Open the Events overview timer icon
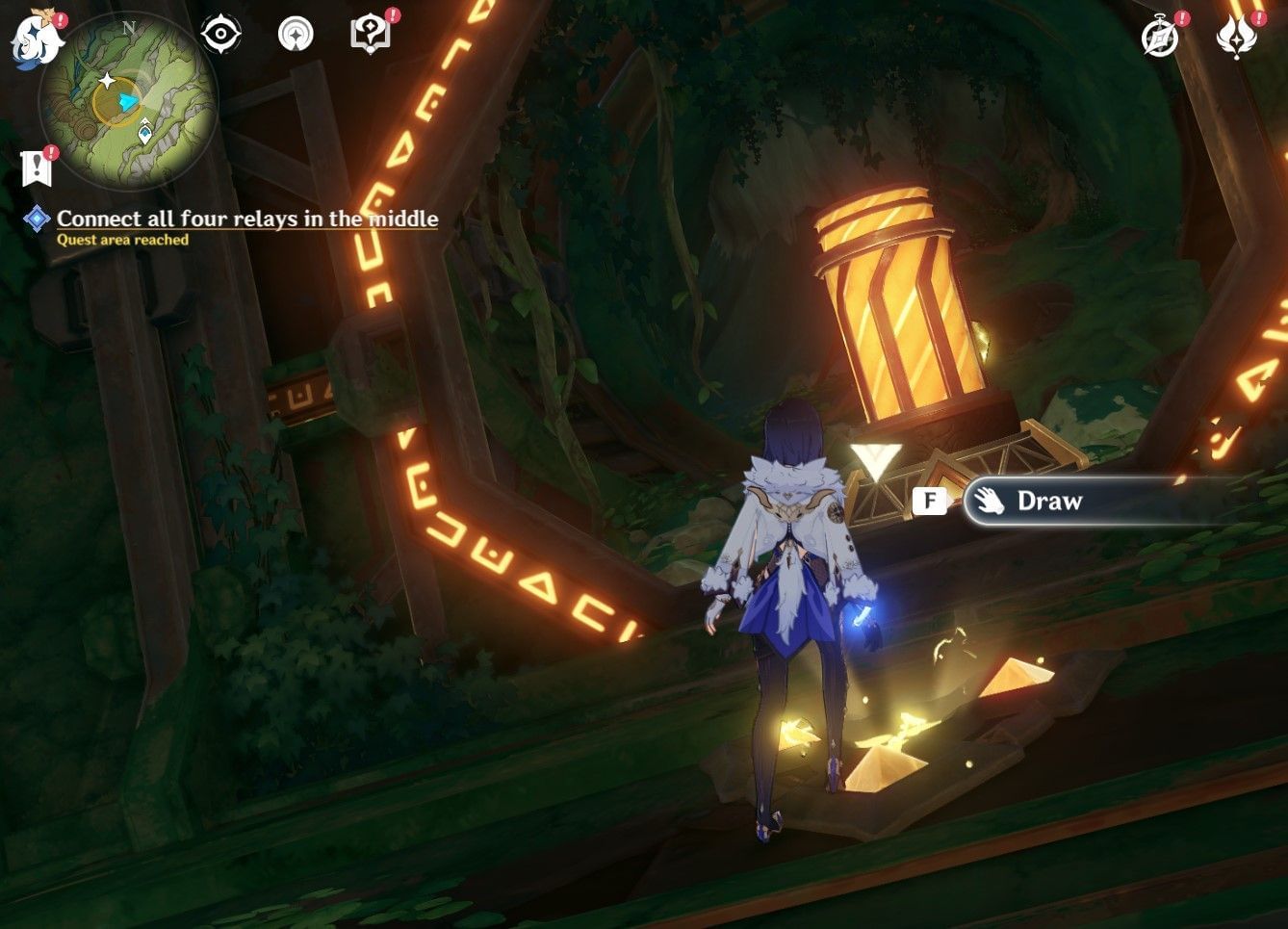The width and height of the screenshot is (1288, 929). (x=1160, y=34)
